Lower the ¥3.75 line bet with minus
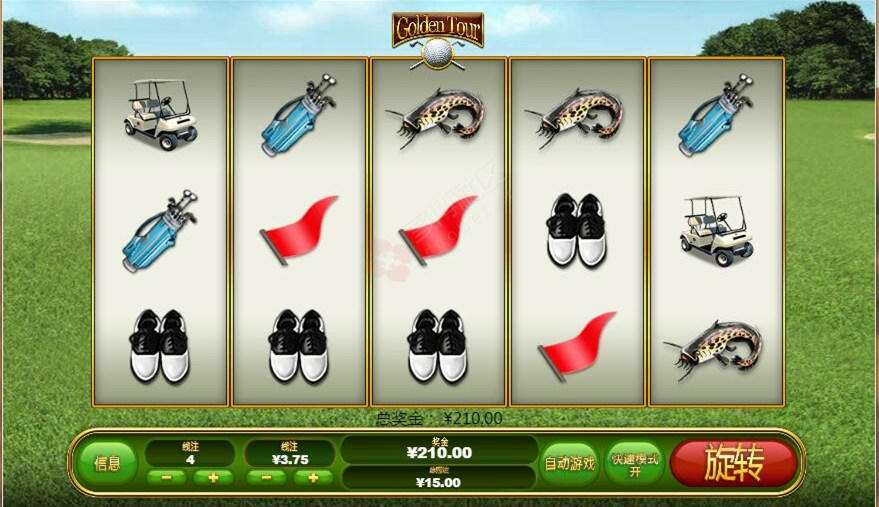 [x=266, y=478]
